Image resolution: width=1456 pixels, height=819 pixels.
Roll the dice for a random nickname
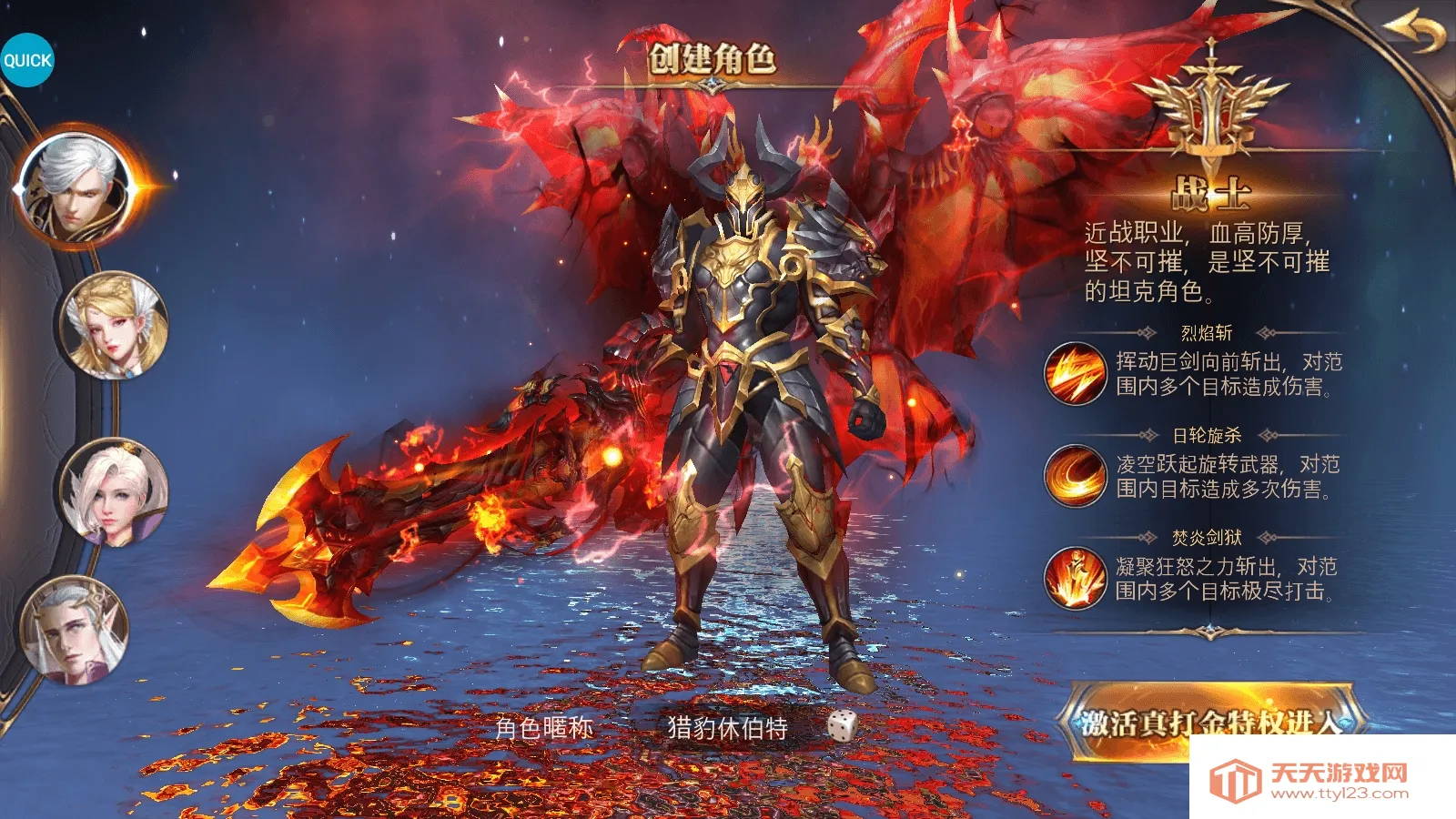[x=842, y=726]
